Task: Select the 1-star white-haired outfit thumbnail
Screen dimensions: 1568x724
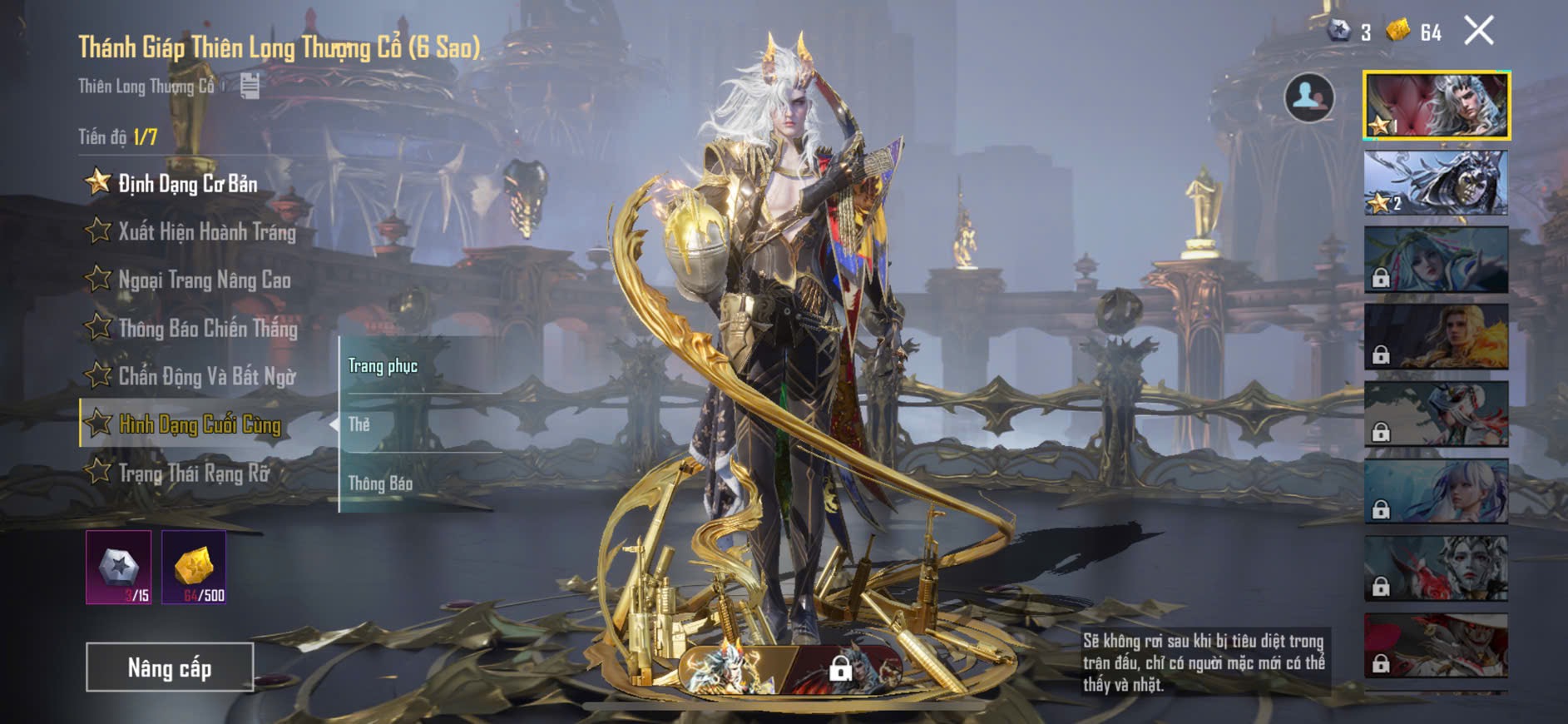Action: coord(1437,106)
